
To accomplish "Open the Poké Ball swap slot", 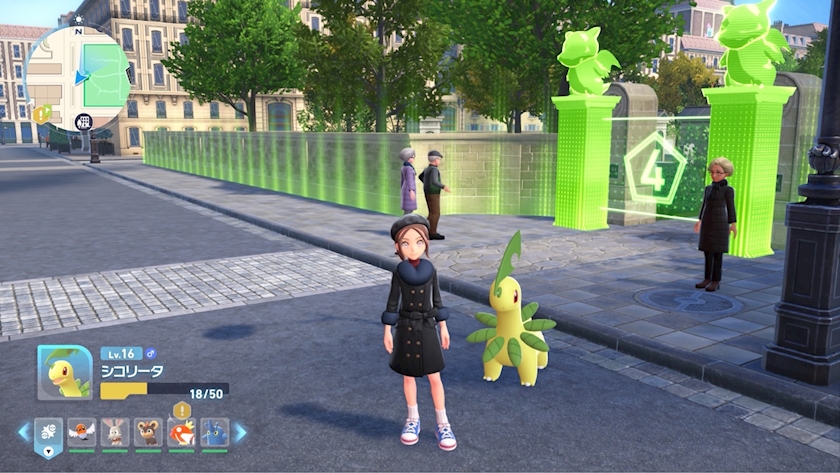I will coord(49,433).
